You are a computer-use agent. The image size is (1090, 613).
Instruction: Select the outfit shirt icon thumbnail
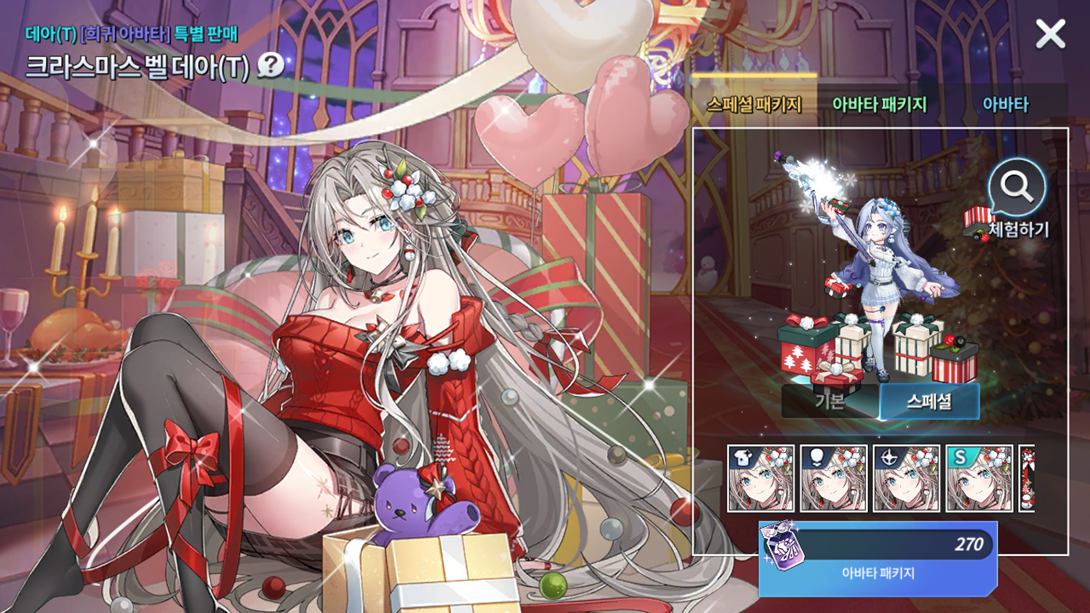point(761,479)
